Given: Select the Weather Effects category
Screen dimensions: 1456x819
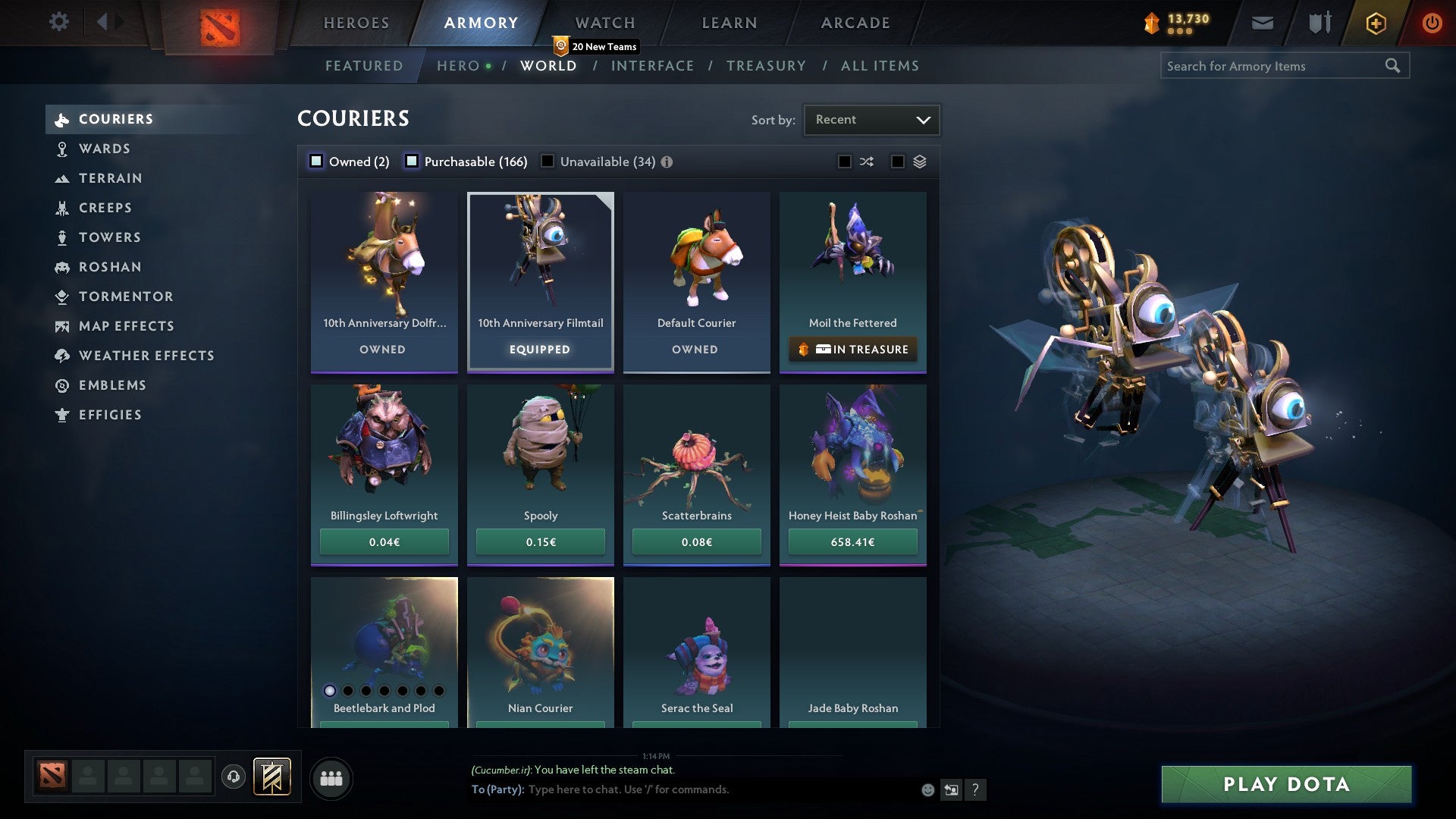Looking at the screenshot, I should click(147, 355).
